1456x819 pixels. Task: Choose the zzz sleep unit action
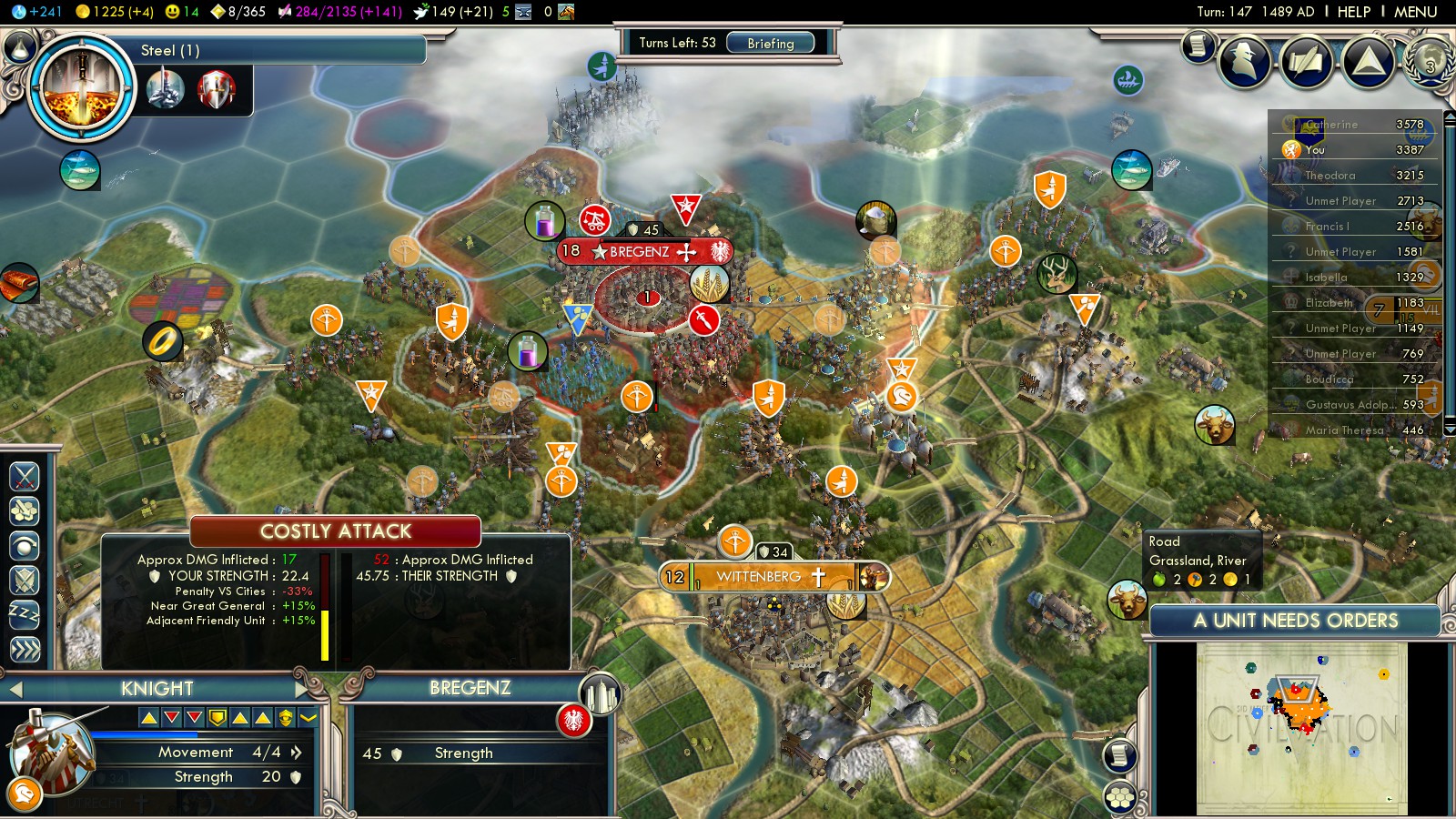click(x=25, y=615)
